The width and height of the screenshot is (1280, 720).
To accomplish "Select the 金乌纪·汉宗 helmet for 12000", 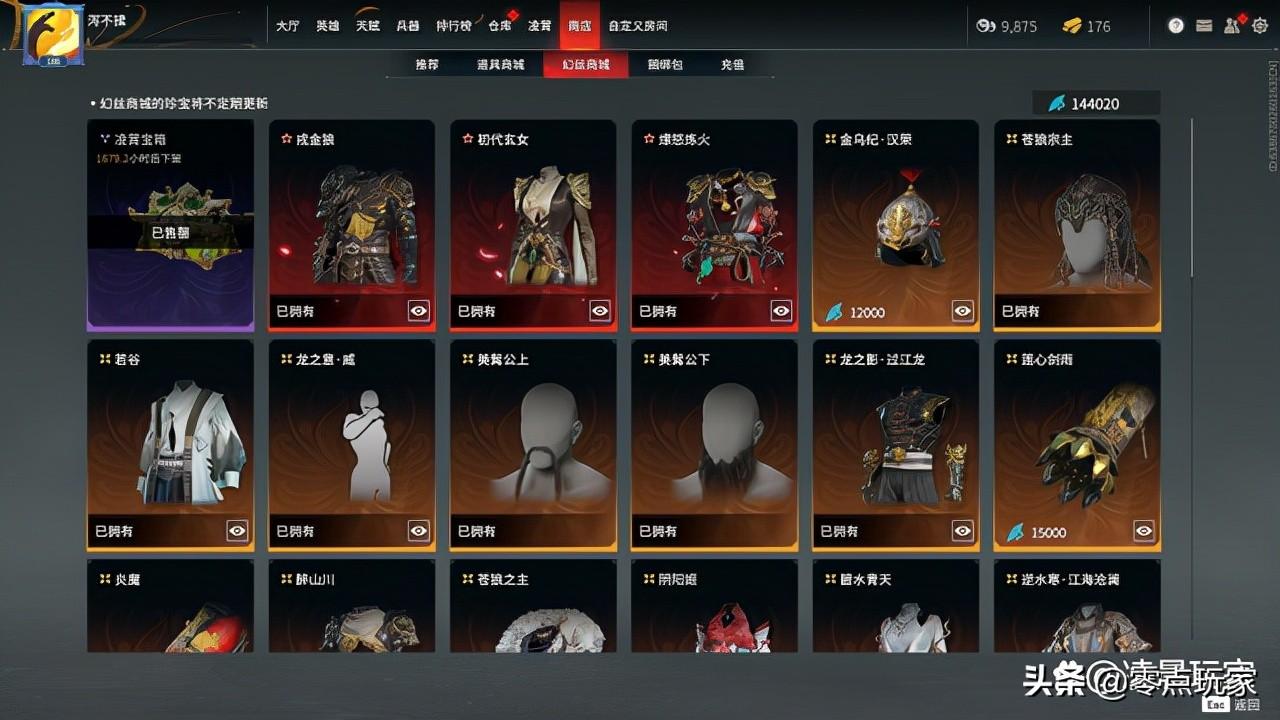I will point(896,225).
